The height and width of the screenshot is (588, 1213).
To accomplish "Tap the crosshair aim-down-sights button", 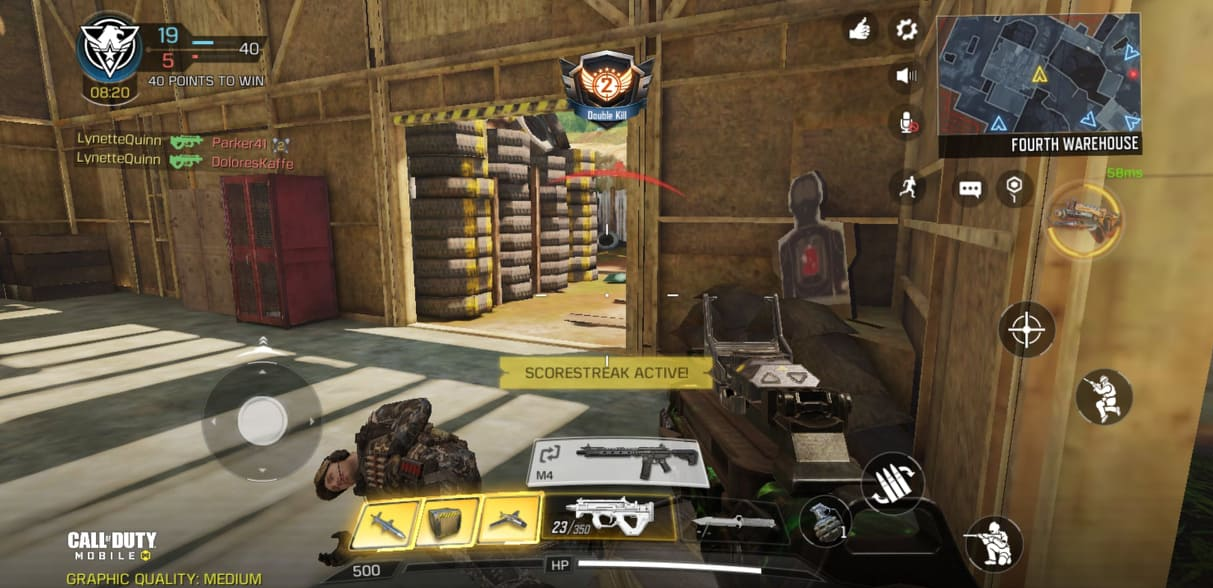I will tap(1026, 329).
